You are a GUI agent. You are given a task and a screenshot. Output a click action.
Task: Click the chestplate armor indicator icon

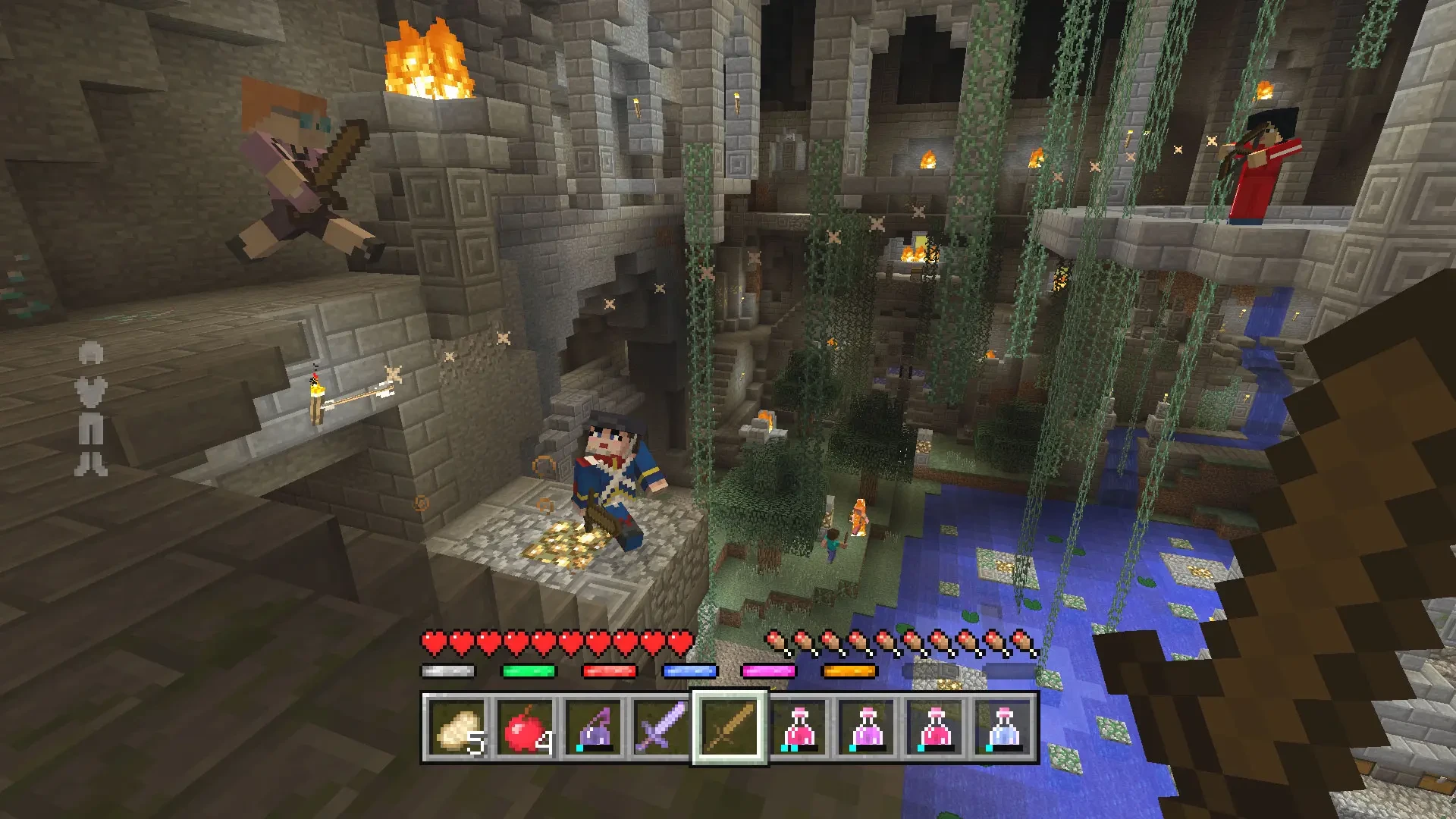click(x=91, y=393)
